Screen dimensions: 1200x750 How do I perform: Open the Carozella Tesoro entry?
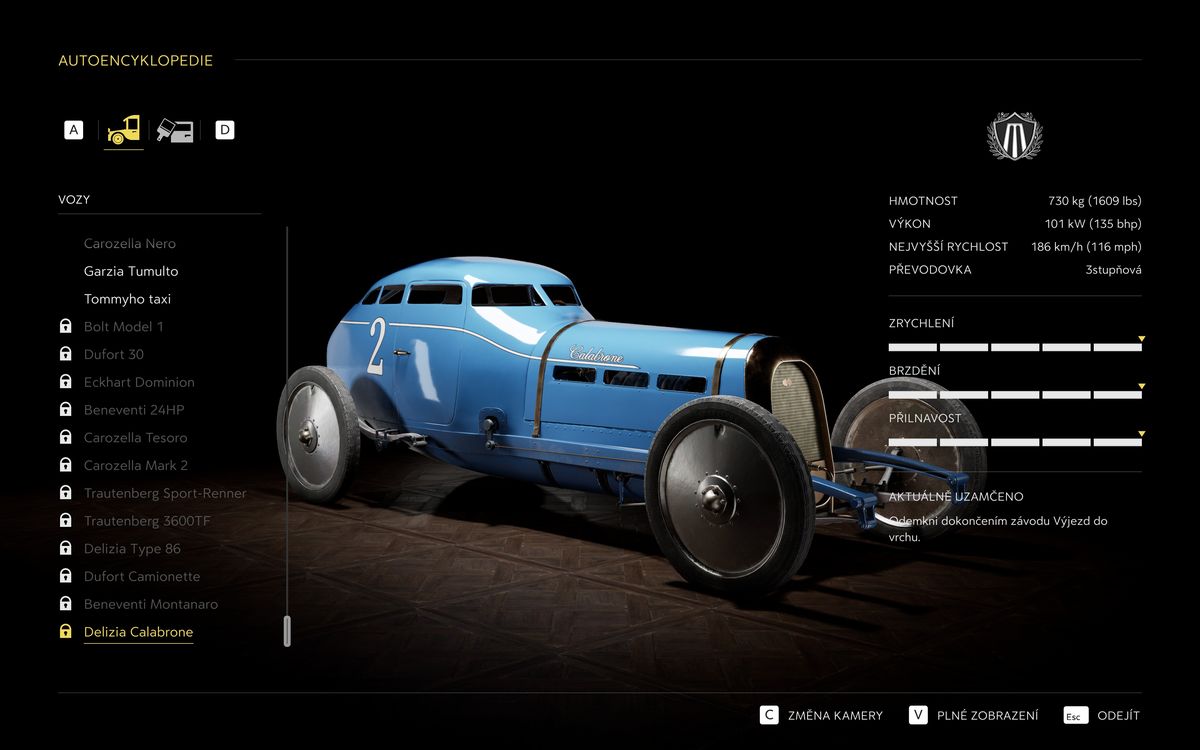135,438
